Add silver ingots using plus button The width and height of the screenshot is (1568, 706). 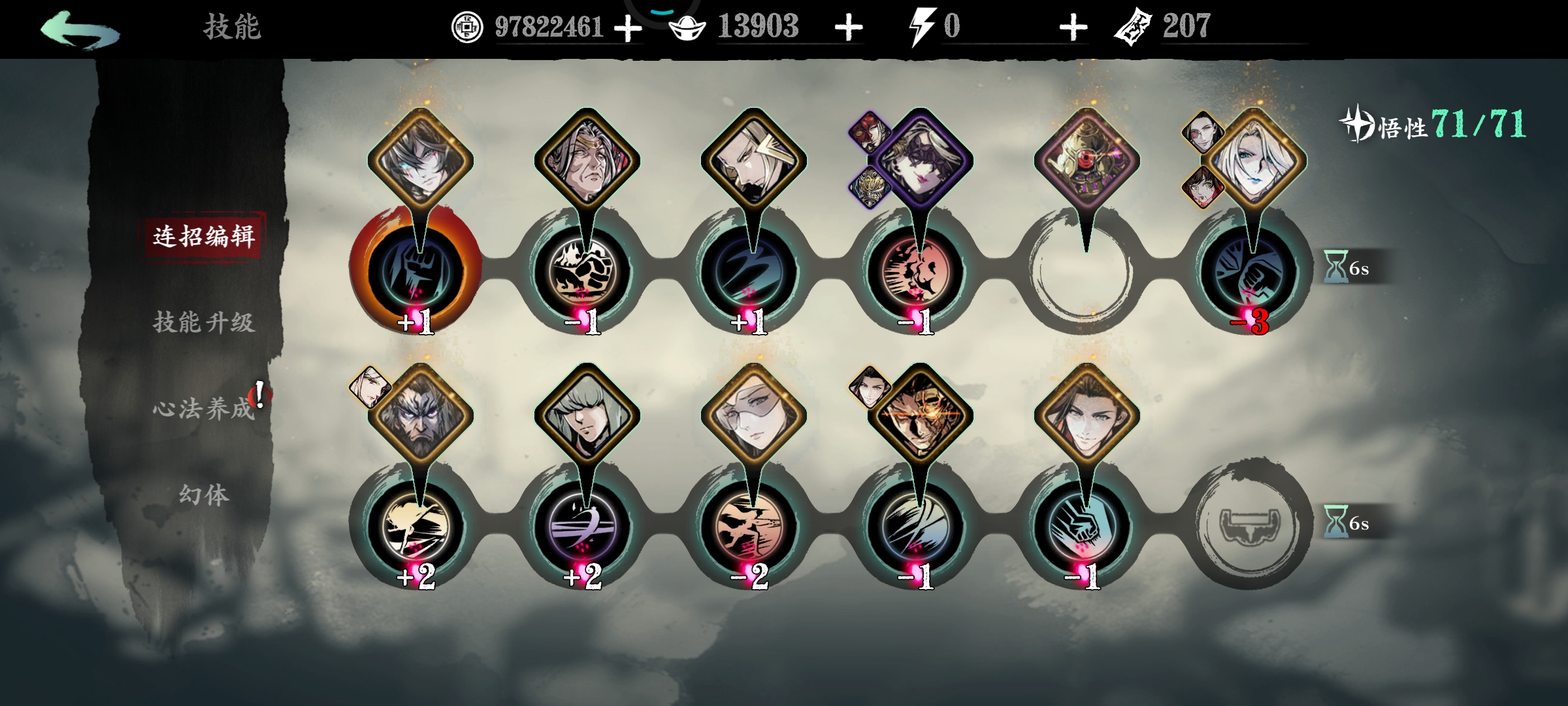849,28
